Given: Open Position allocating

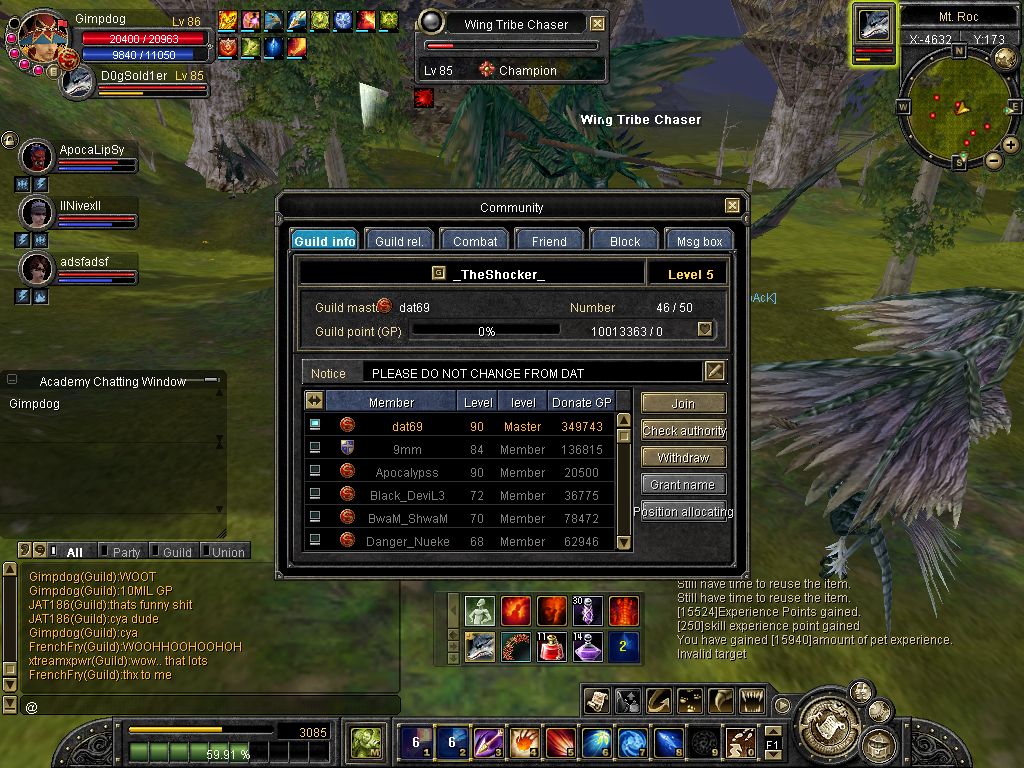Looking at the screenshot, I should [x=683, y=512].
